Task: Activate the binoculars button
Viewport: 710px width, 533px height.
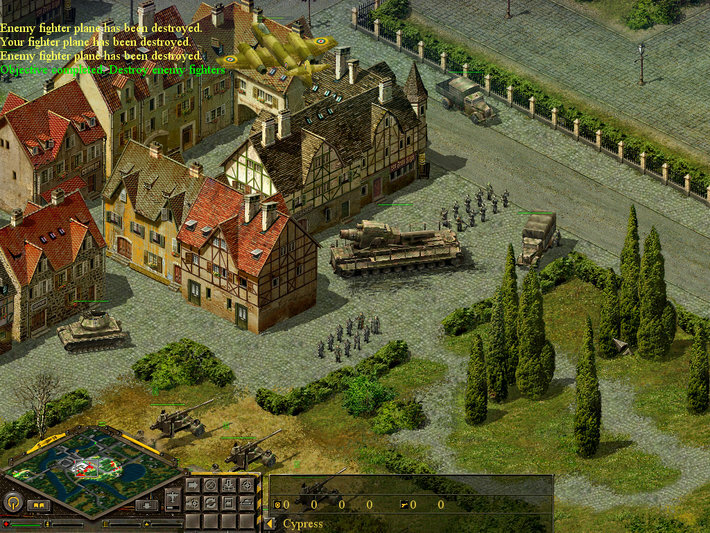Action: pyautogui.click(x=40, y=505)
